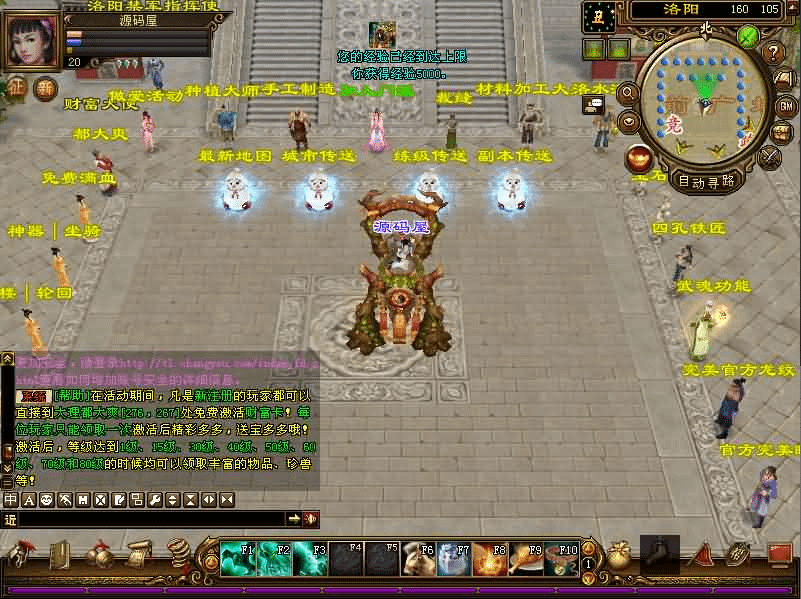Open the book icon on bottom bar
This screenshot has height=599, width=801.
coord(59,555)
